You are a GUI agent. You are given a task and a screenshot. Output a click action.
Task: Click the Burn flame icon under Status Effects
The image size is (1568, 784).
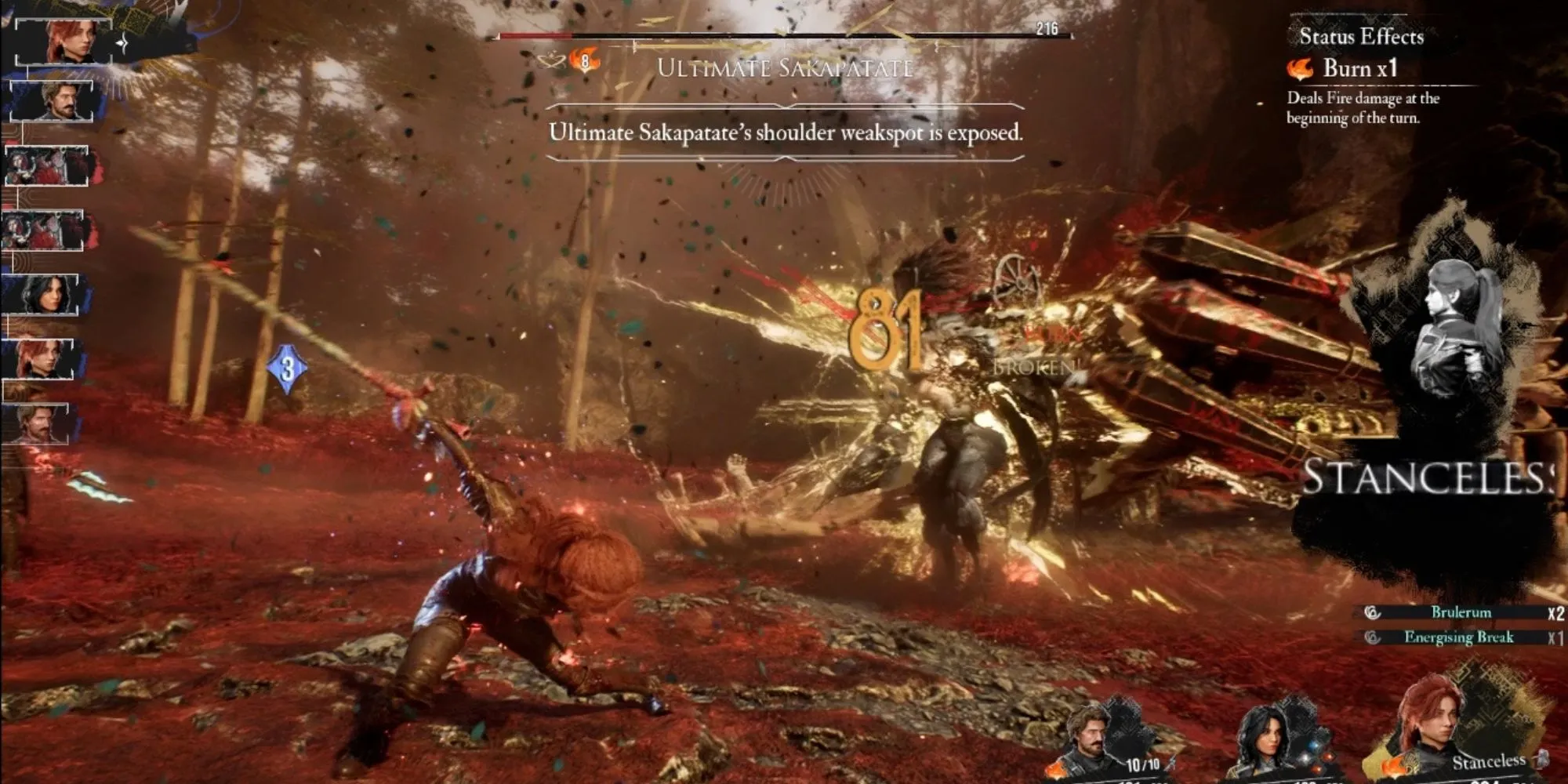coord(1301,69)
